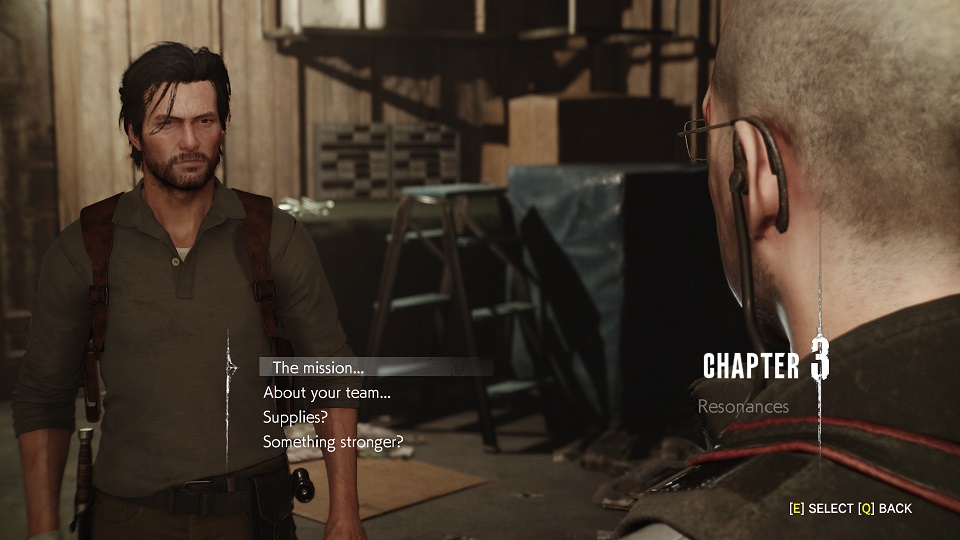The height and width of the screenshot is (540, 960).
Task: Pick the "Something stronger?" reply
Action: (x=333, y=441)
